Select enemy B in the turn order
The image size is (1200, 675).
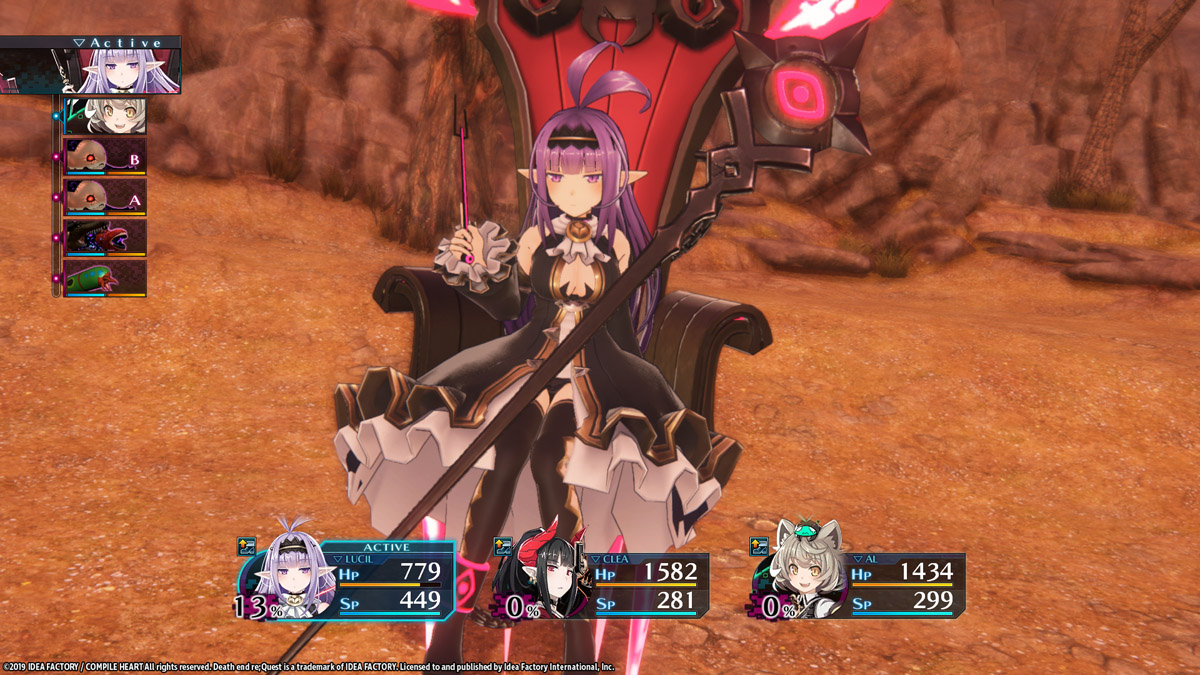tap(105, 157)
